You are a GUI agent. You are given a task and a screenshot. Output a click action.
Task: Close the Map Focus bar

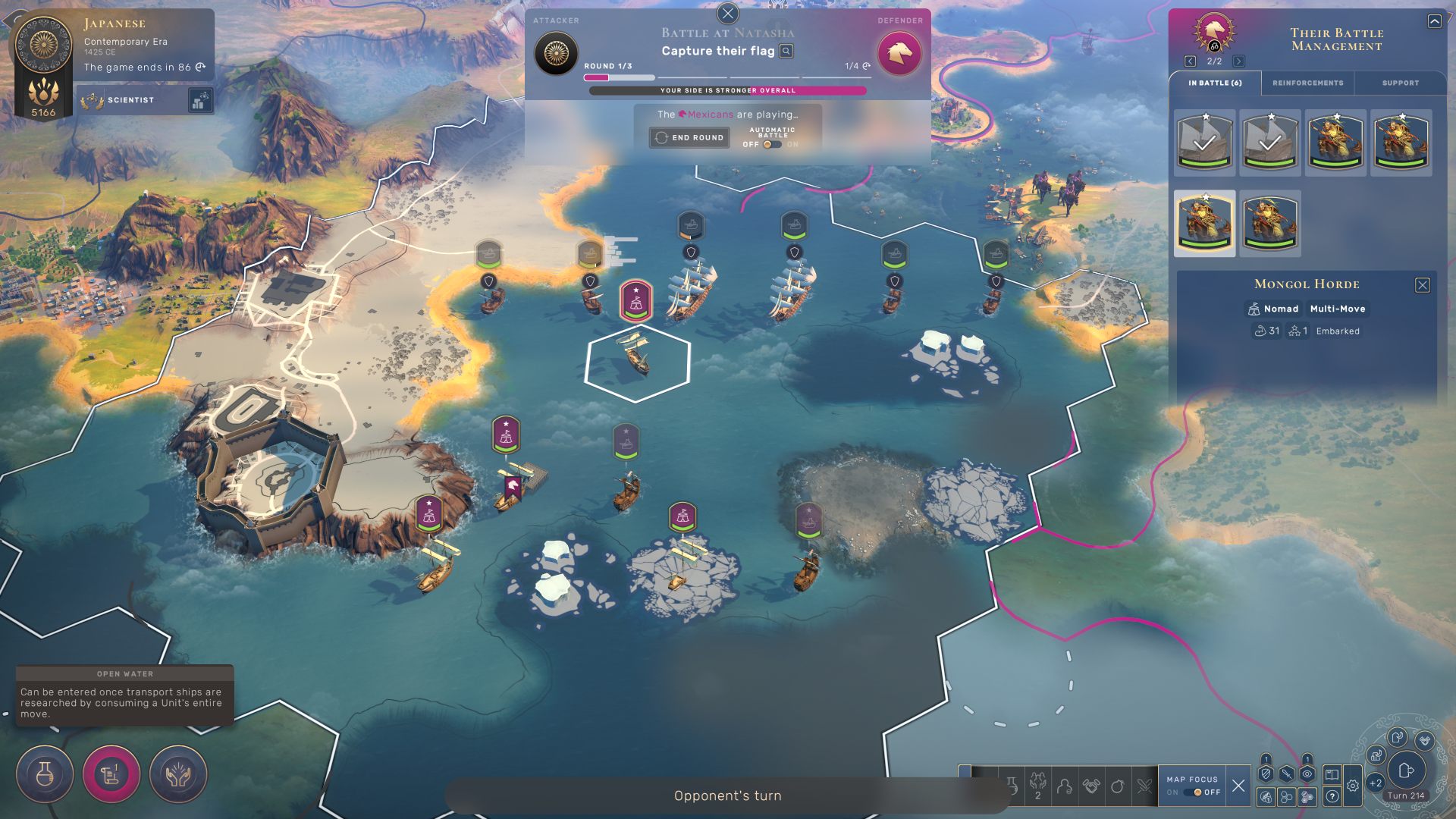1238,786
